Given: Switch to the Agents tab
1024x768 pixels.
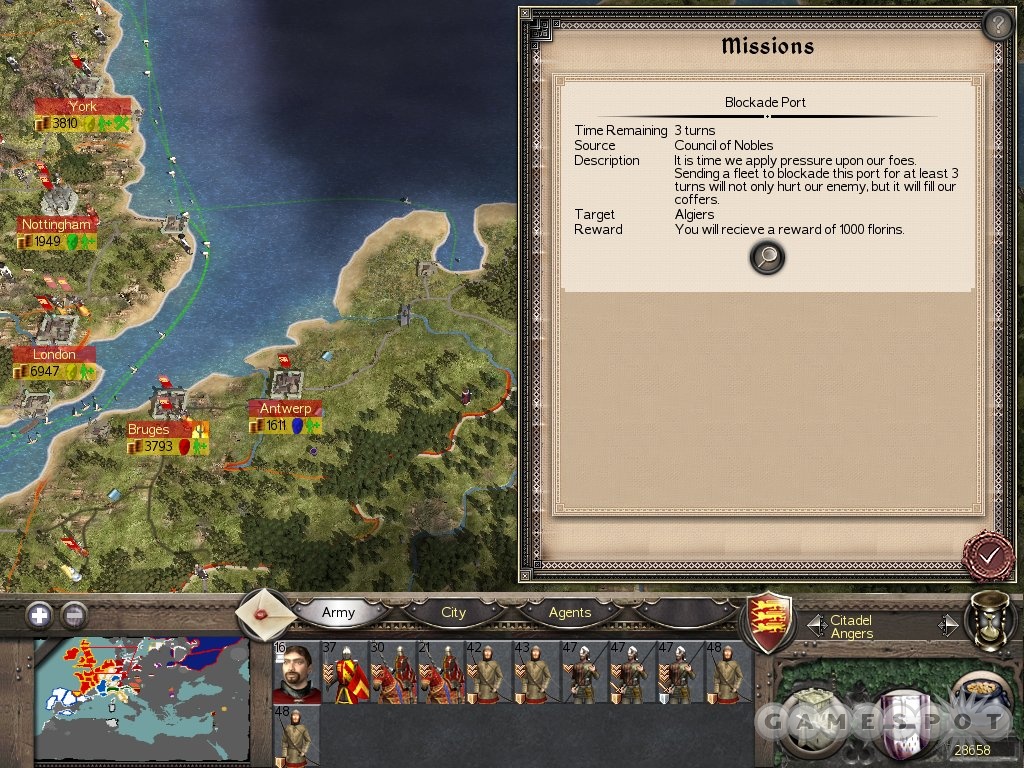Looking at the screenshot, I should tap(570, 612).
